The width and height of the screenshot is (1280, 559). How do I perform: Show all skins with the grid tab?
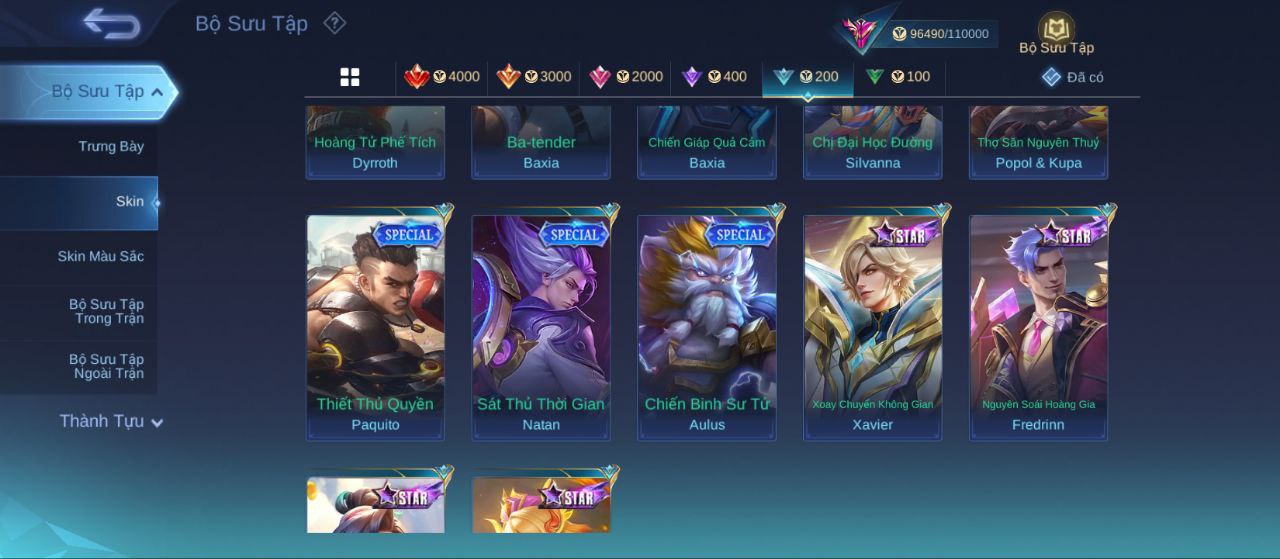pyautogui.click(x=350, y=77)
